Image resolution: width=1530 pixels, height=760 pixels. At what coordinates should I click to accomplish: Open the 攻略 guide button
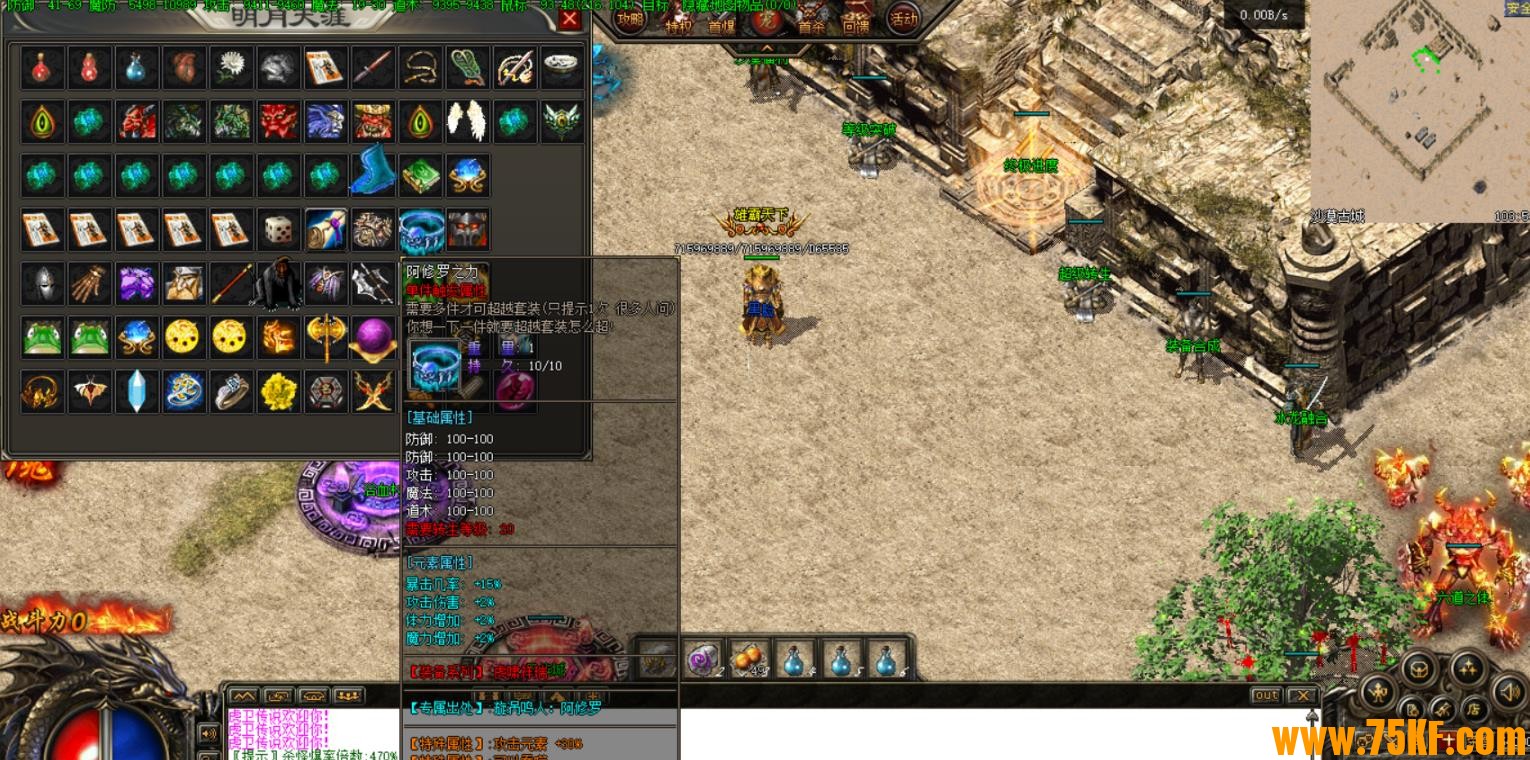630,20
